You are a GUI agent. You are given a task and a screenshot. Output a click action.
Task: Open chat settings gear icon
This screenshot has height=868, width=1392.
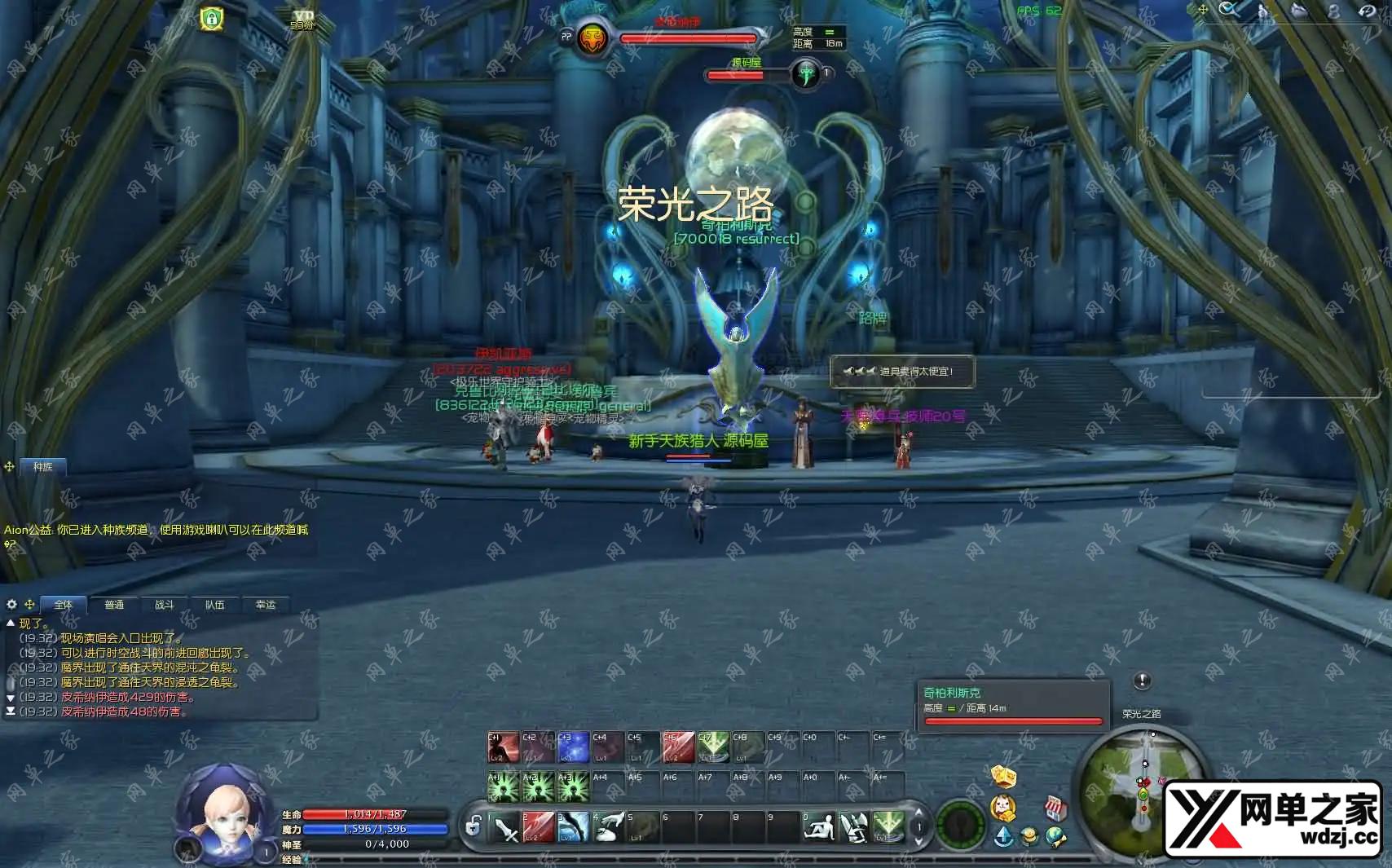coord(11,604)
